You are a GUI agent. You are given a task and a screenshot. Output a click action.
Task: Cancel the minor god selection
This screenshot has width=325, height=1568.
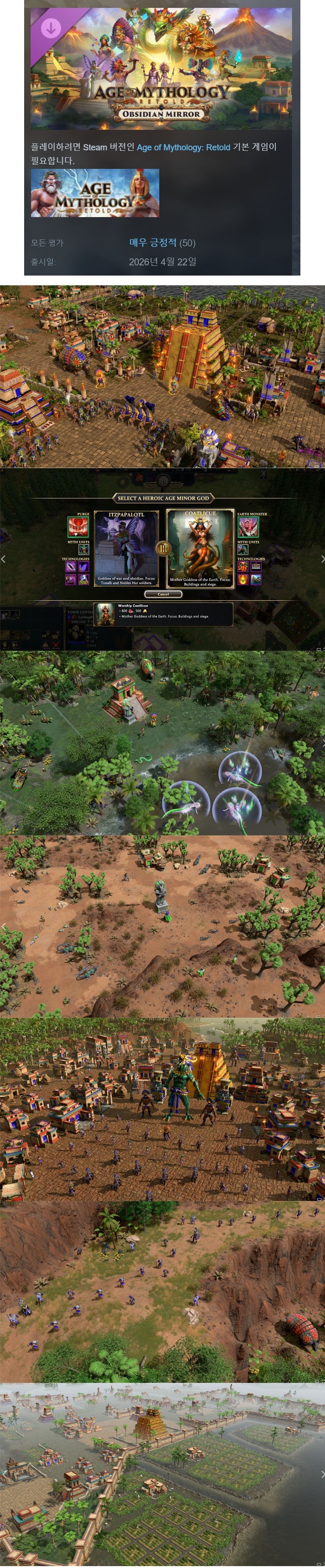tap(163, 594)
